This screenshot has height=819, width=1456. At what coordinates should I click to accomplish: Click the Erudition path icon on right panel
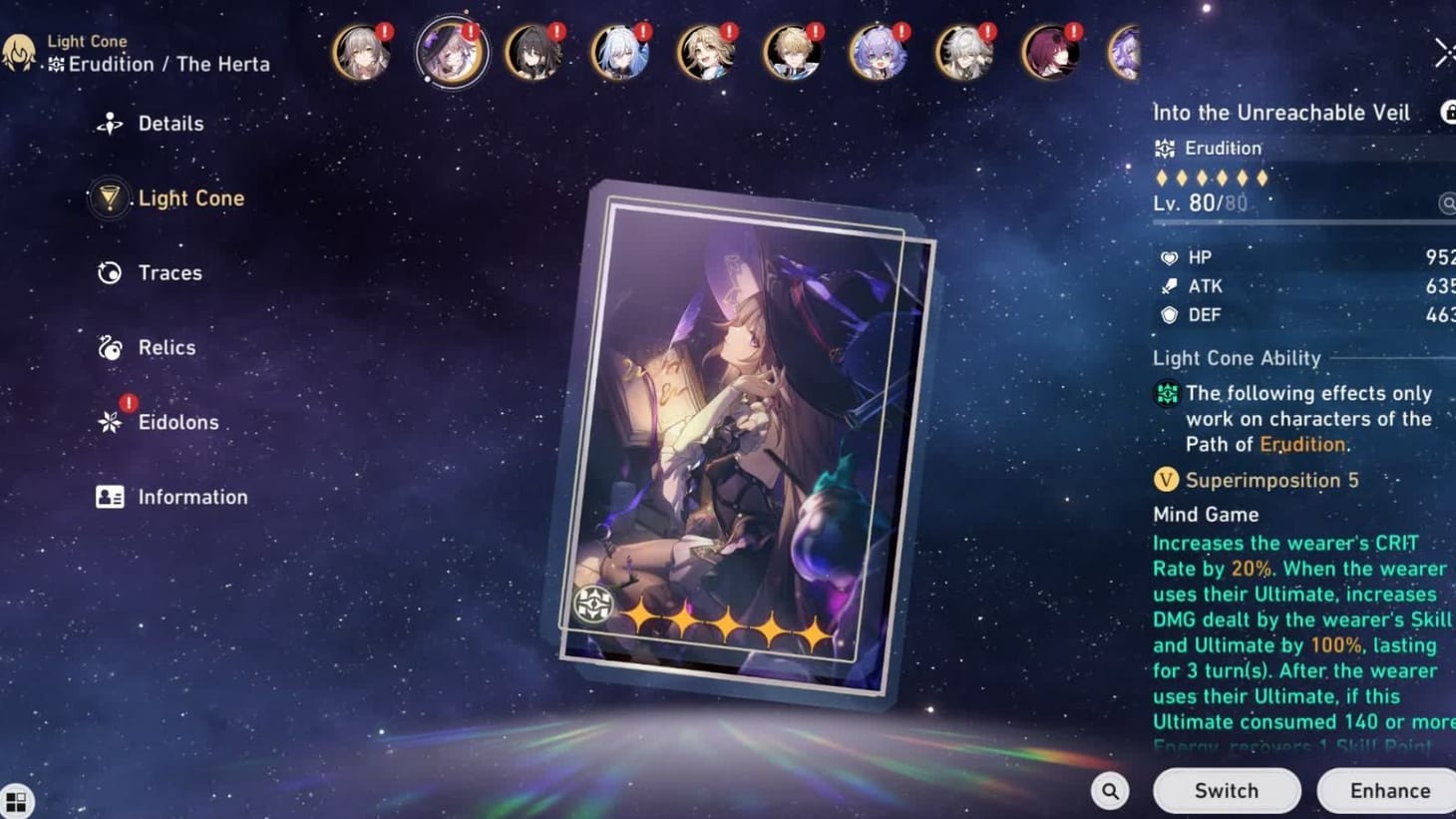click(1165, 148)
